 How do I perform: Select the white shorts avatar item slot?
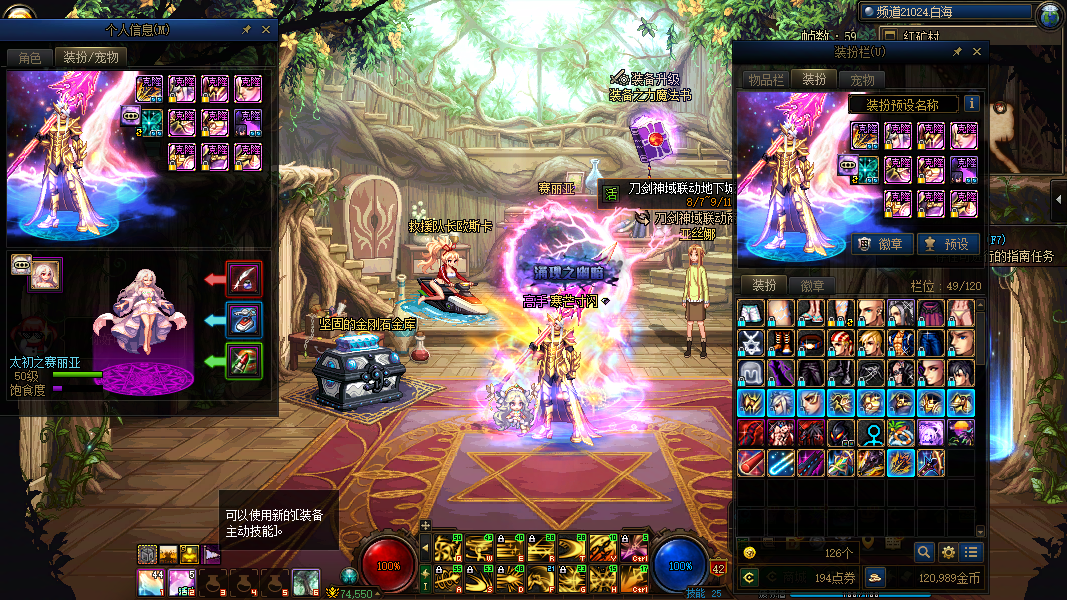point(751,314)
